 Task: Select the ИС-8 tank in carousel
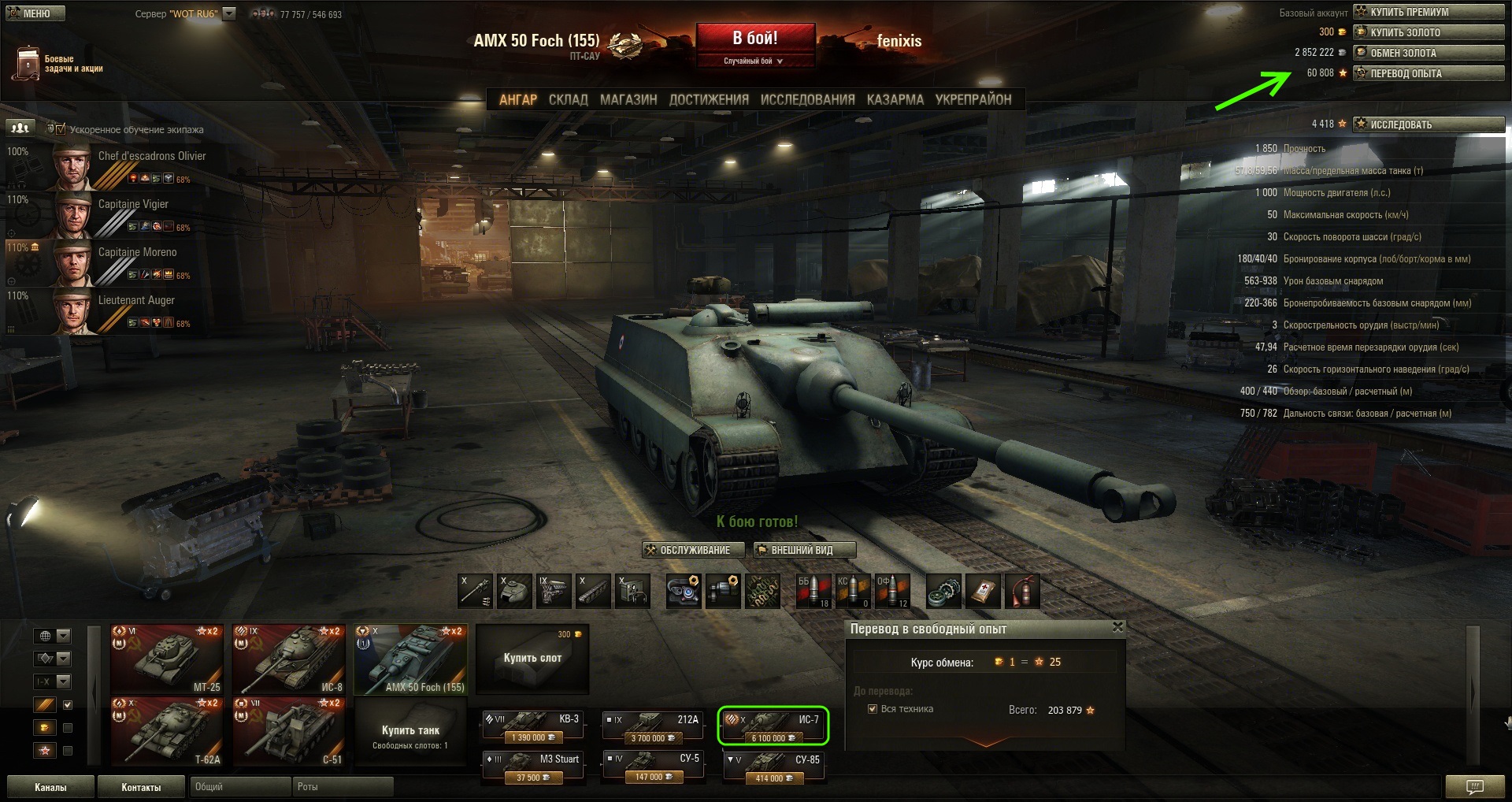click(289, 659)
